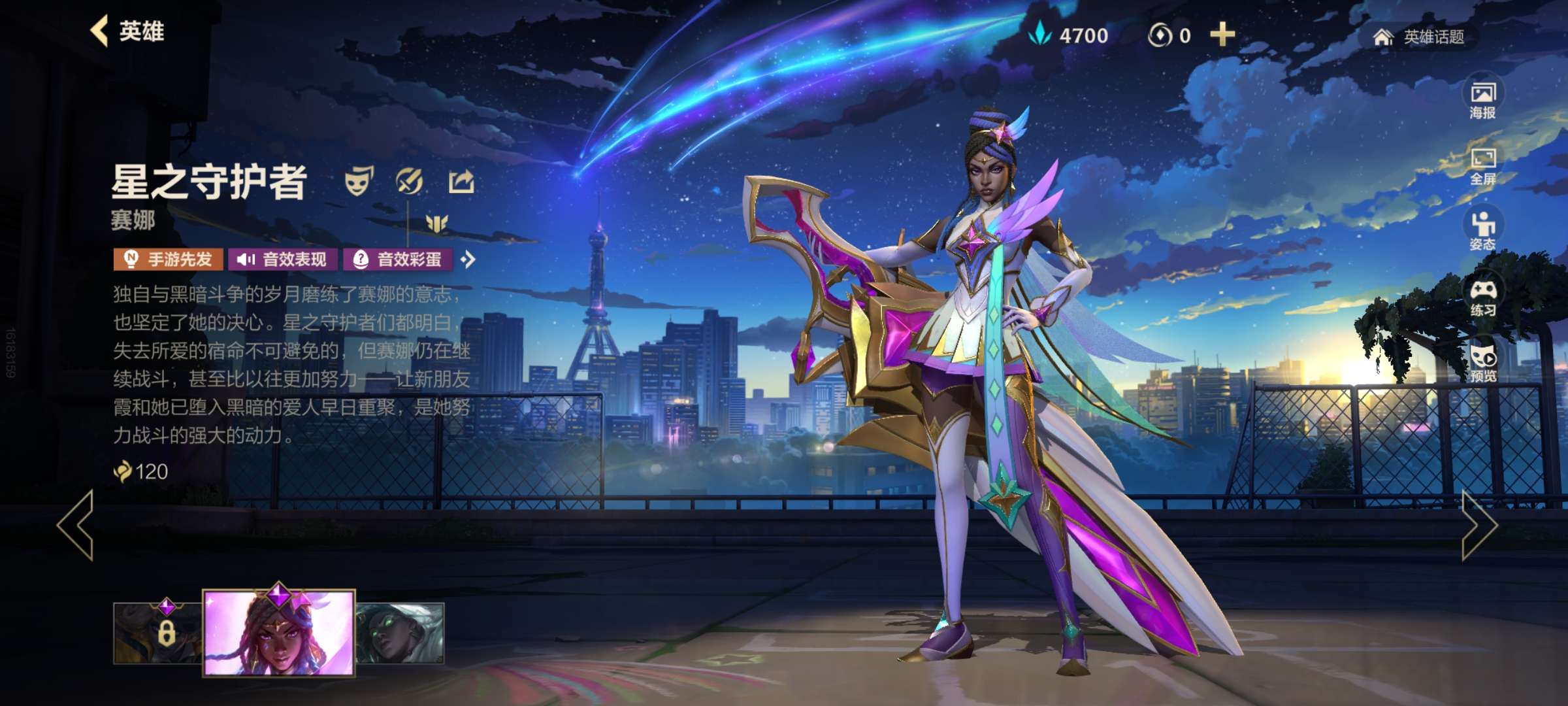Choose the green-eyed skin thumbnail

(x=400, y=633)
